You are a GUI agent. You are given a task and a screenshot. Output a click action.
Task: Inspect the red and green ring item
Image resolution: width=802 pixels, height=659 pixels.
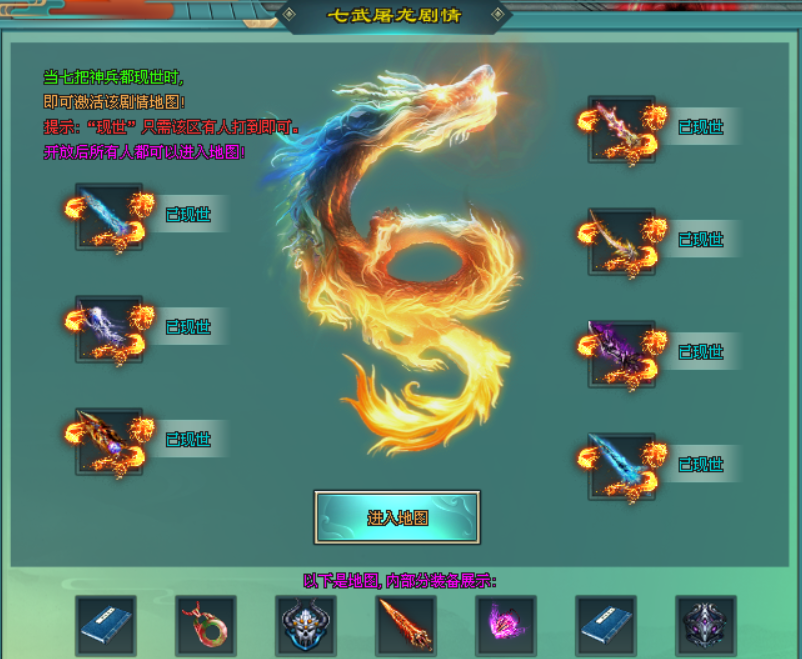[206, 626]
